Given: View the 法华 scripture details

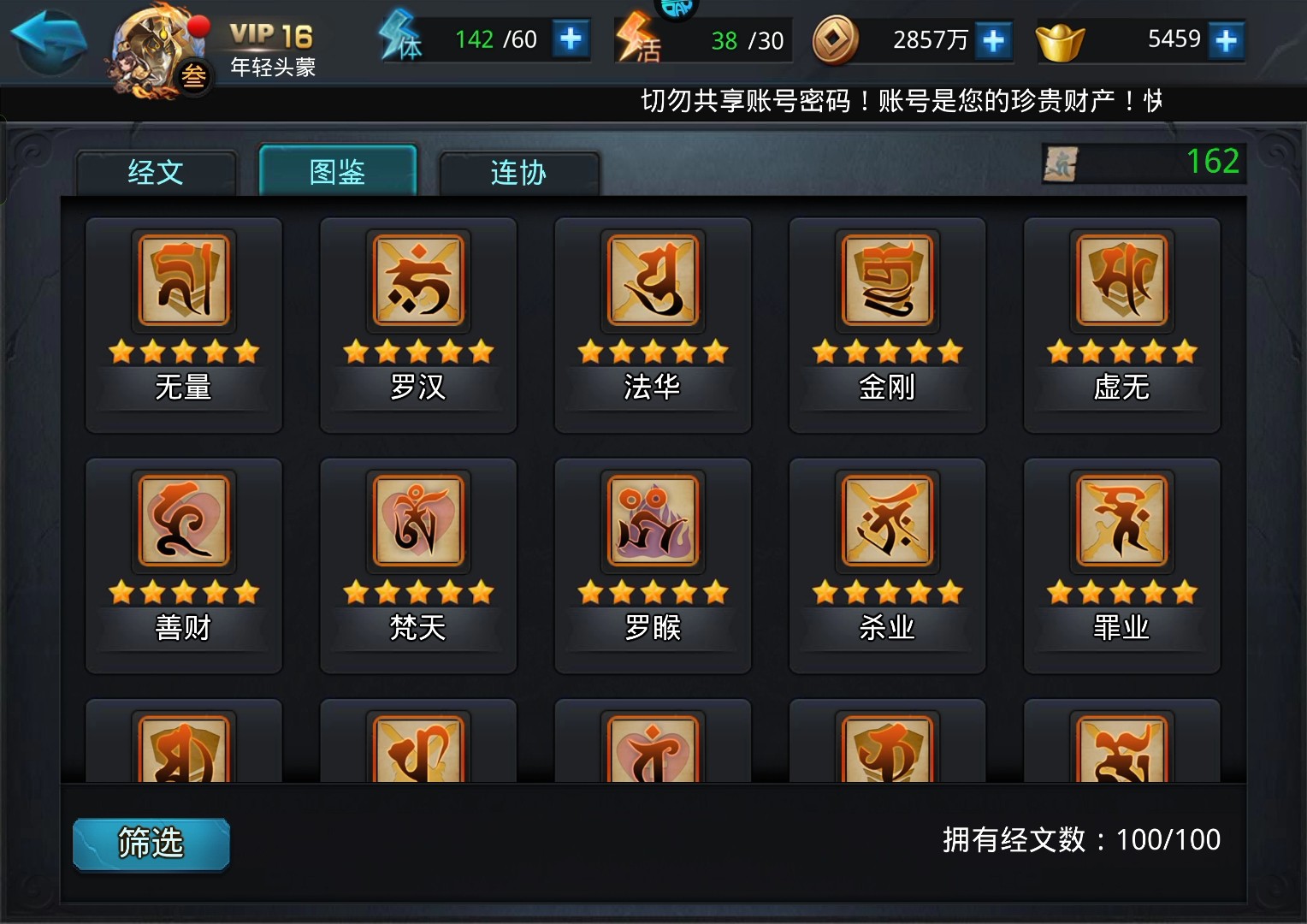Looking at the screenshot, I should click(652, 281).
